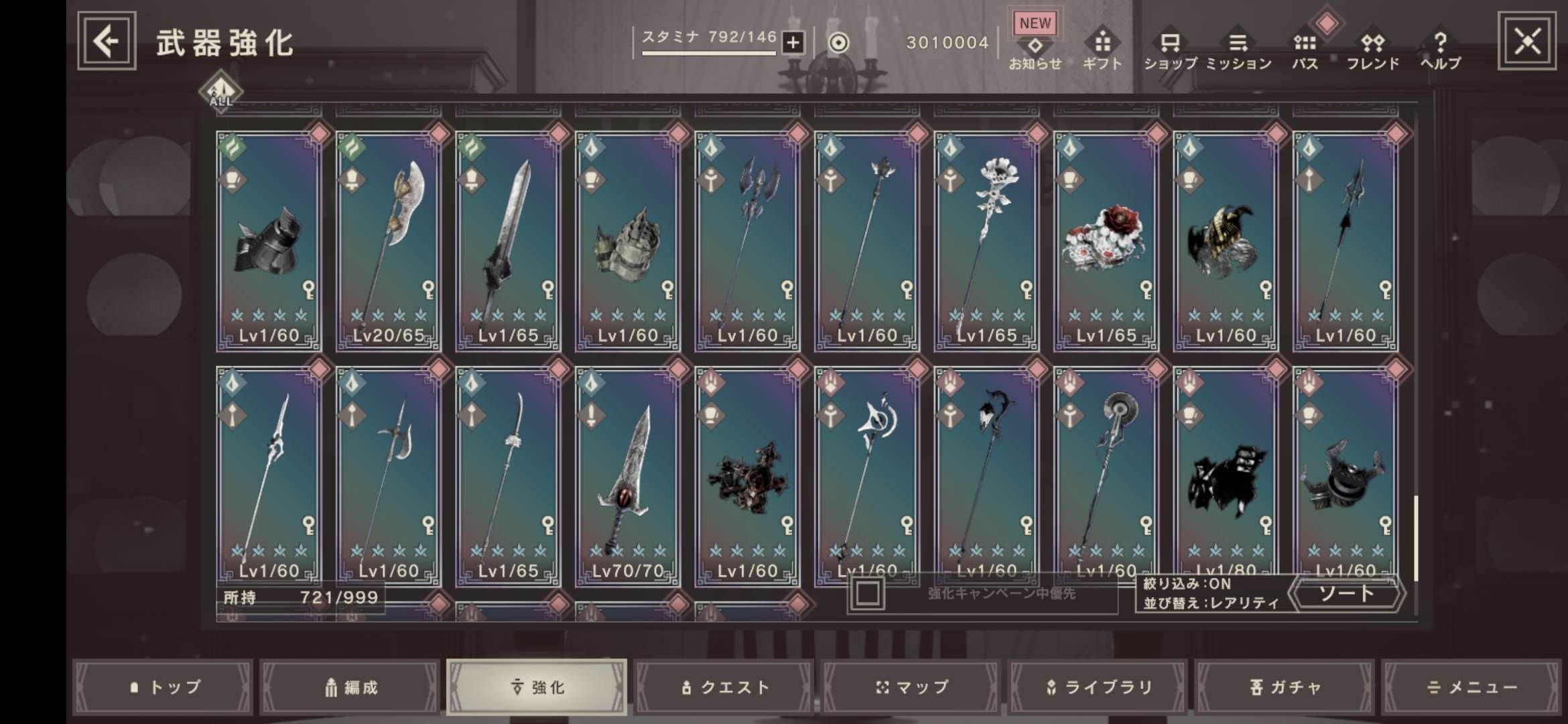The image size is (1568, 724).
Task: Show the フレンド friends list
Action: pos(1372,50)
